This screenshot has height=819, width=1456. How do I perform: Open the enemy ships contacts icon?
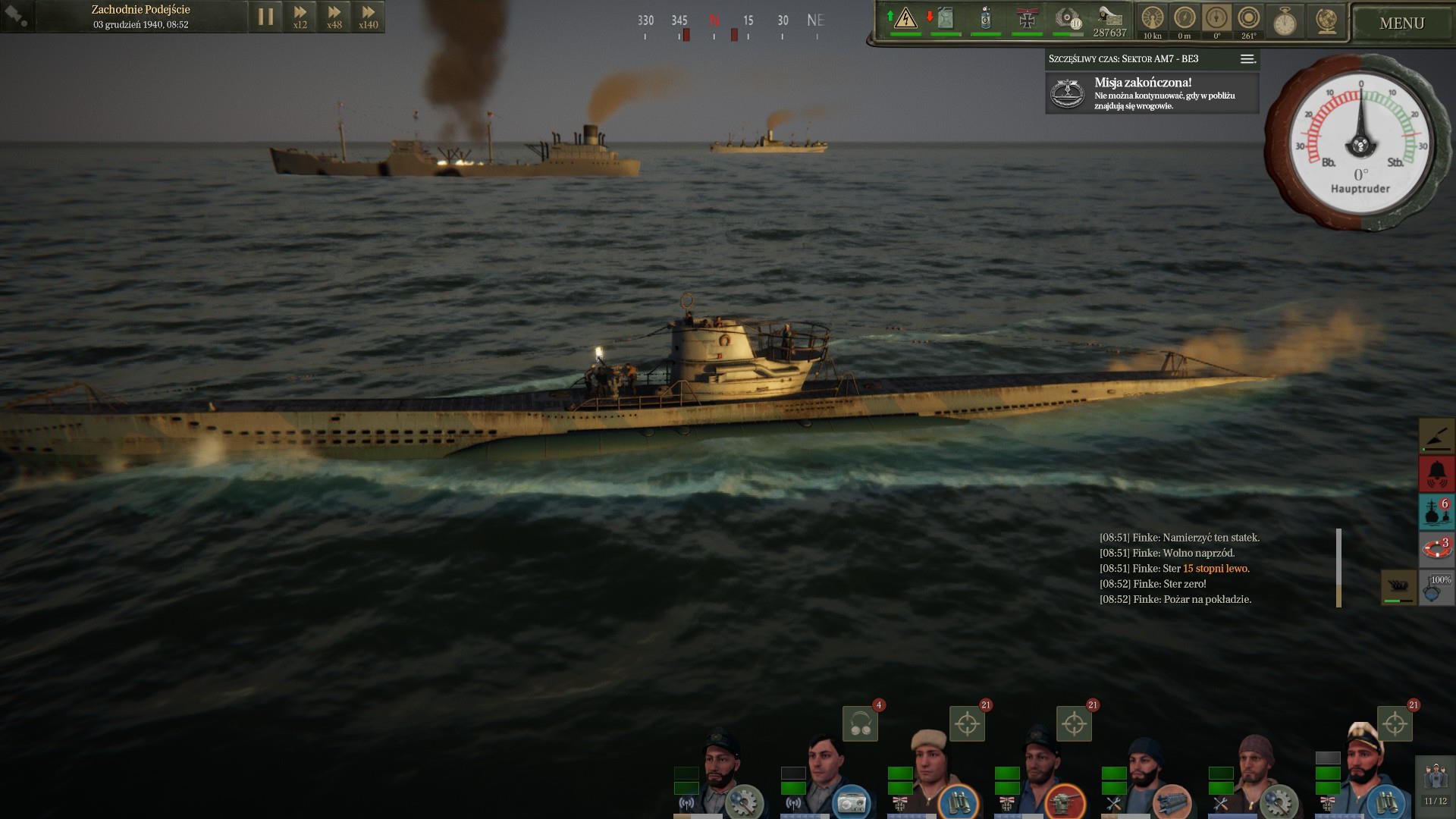(x=1436, y=512)
